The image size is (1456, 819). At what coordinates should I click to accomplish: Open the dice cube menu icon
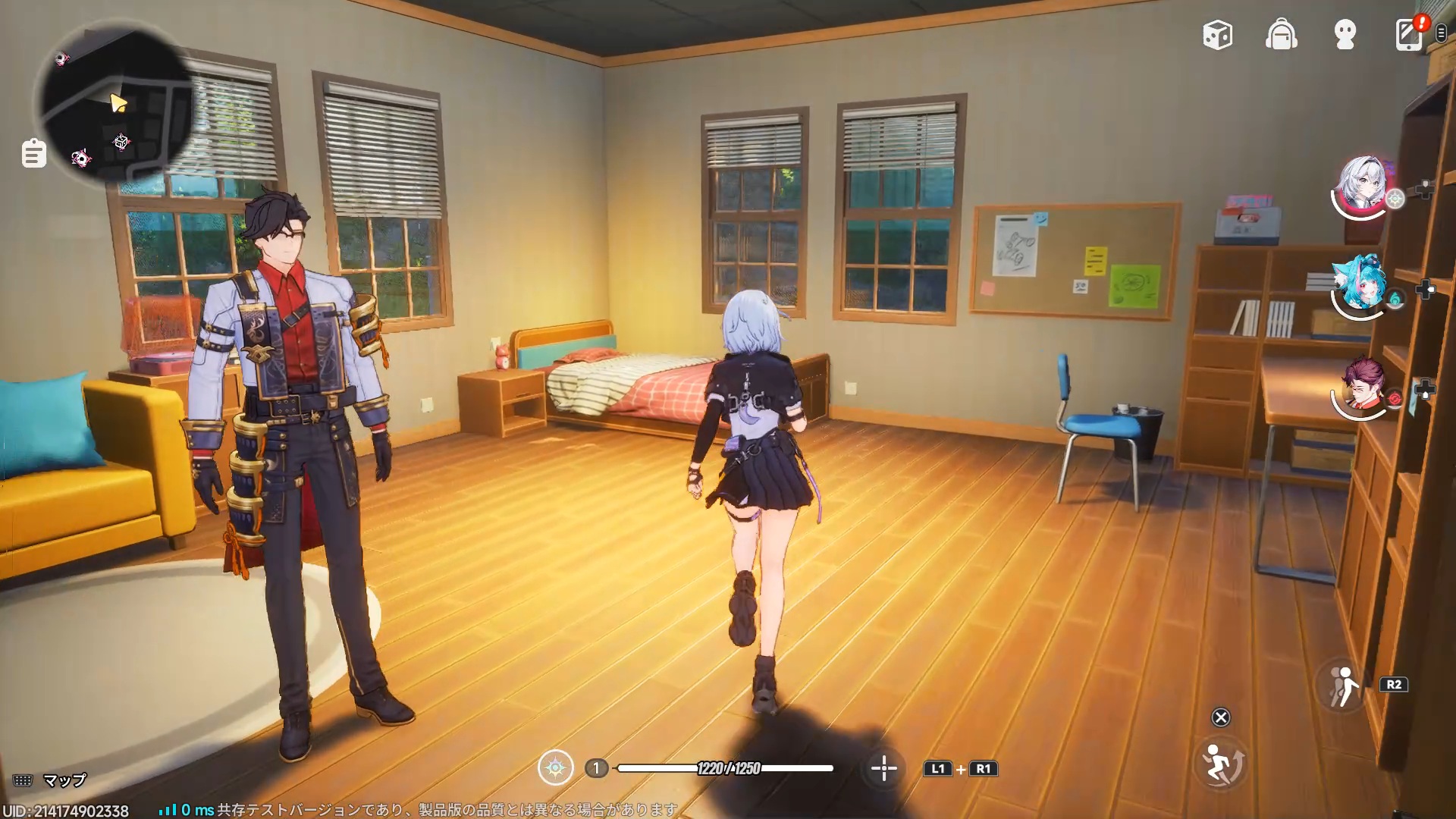1217,35
